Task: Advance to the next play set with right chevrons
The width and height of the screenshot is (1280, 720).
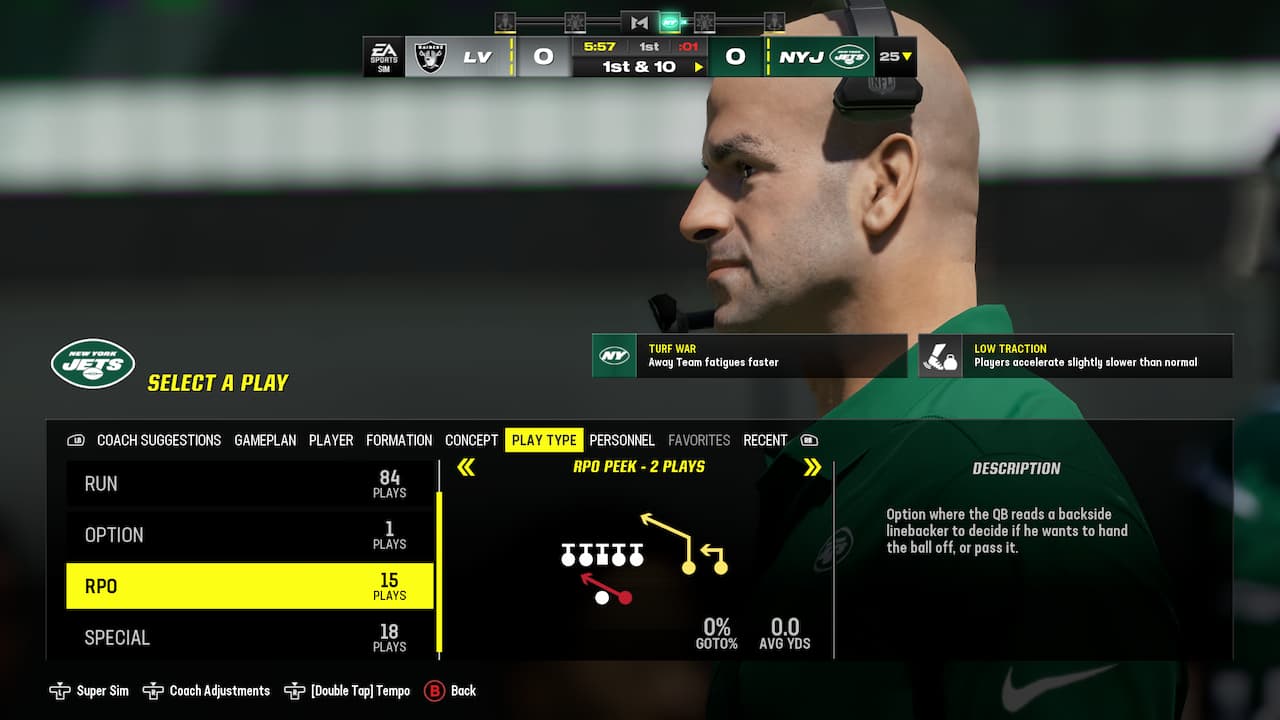Action: tap(812, 466)
